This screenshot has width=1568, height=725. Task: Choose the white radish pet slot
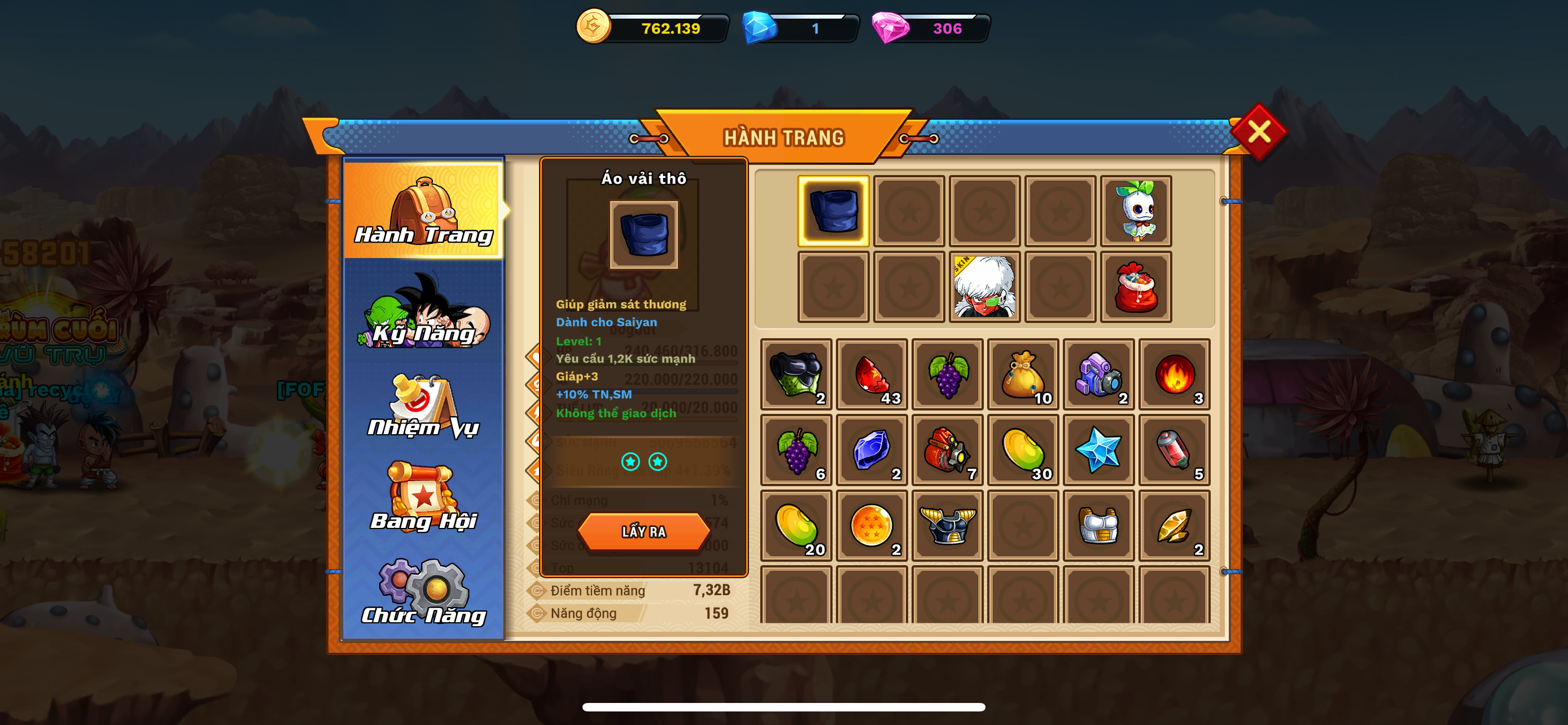tap(1136, 211)
